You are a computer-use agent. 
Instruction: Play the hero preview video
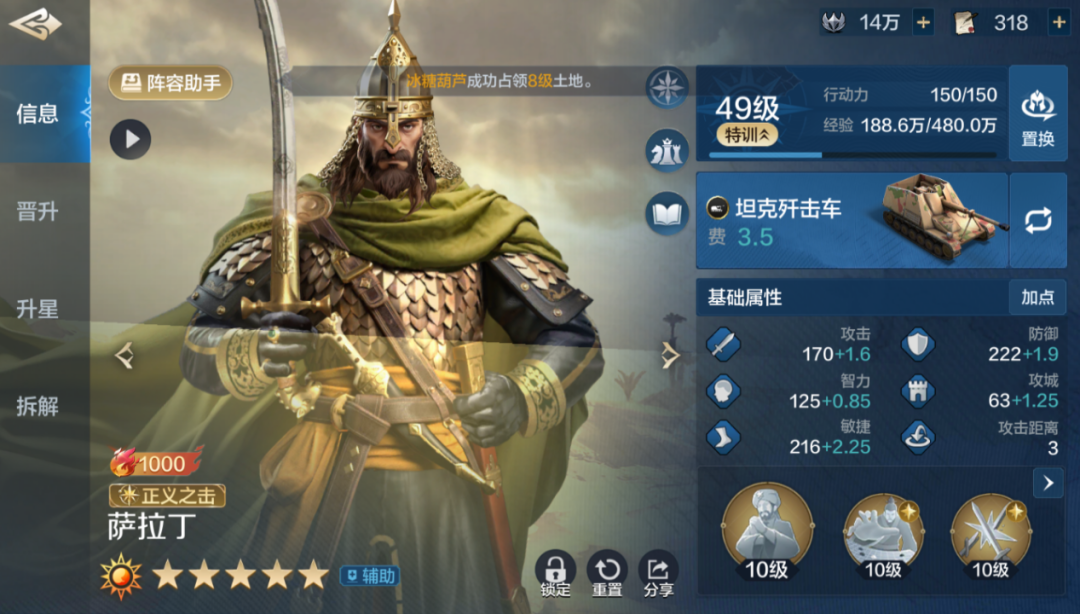[130, 139]
